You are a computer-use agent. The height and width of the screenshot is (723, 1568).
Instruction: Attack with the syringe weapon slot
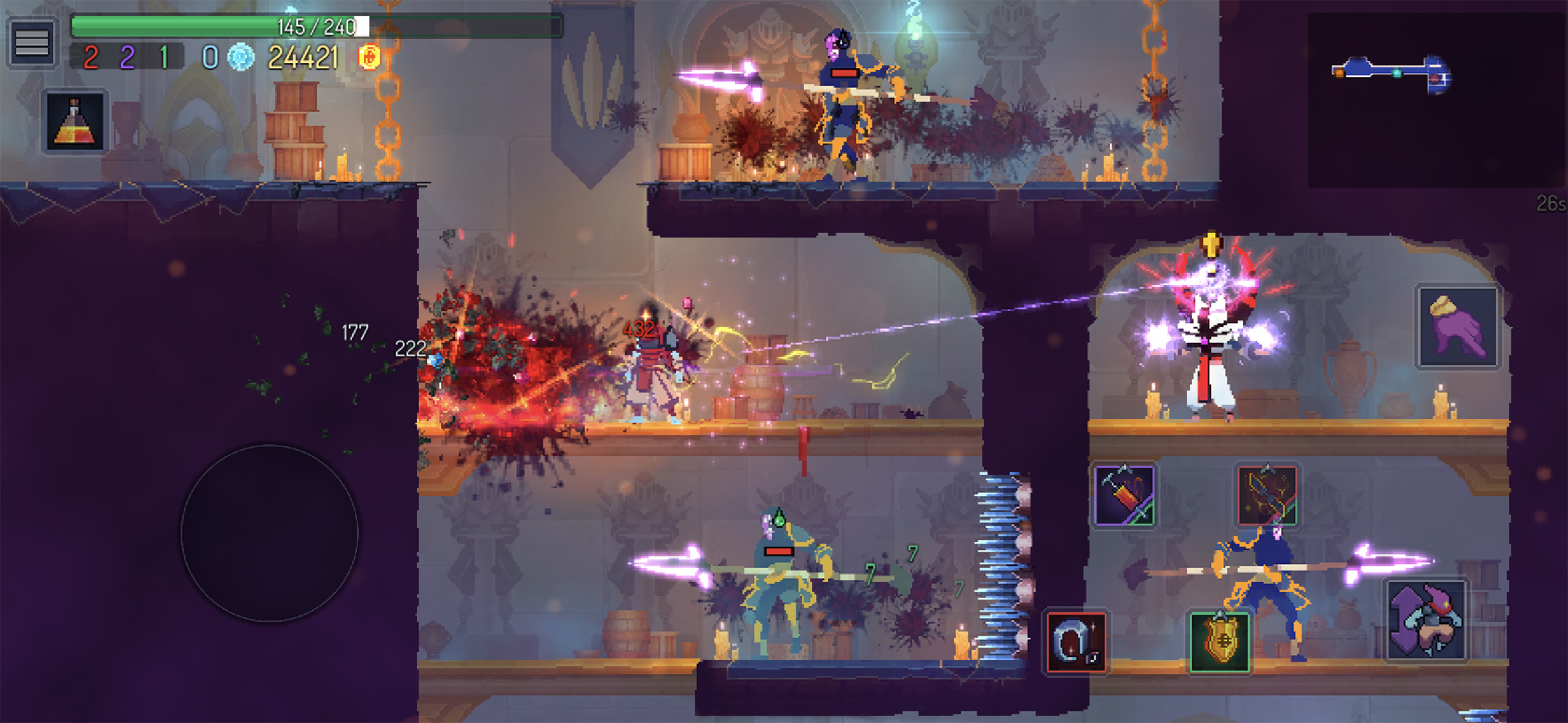tap(1124, 495)
